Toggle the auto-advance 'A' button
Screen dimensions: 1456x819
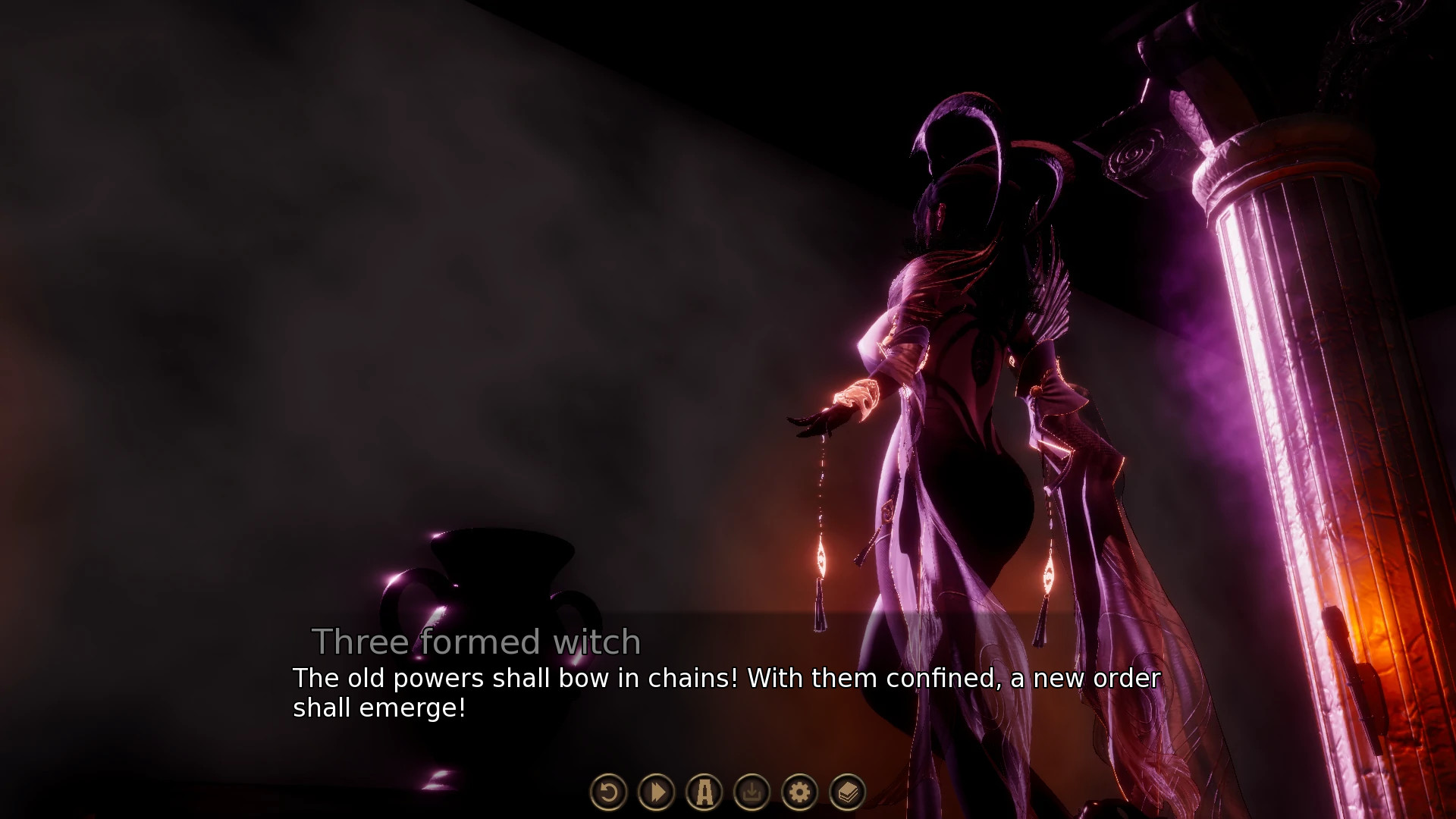(x=704, y=792)
